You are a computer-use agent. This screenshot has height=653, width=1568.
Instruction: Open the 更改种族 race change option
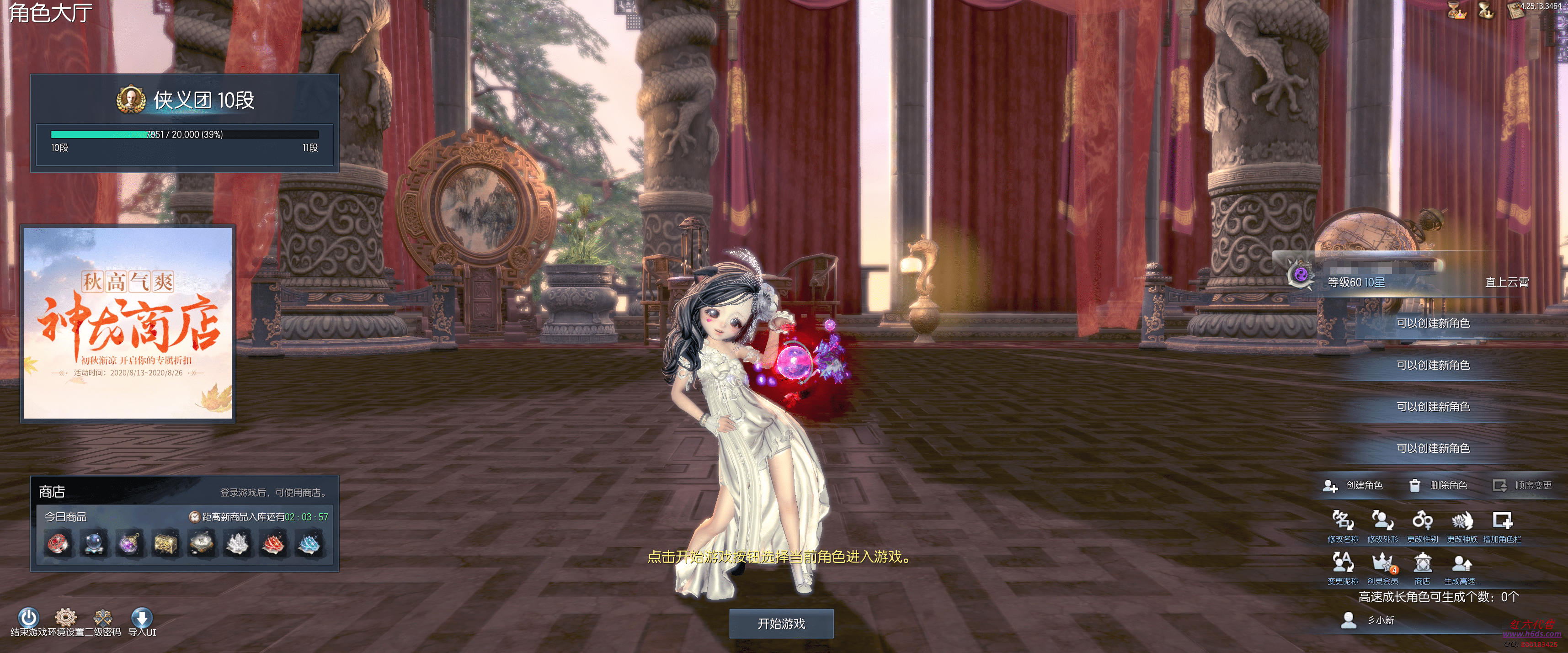(1461, 521)
